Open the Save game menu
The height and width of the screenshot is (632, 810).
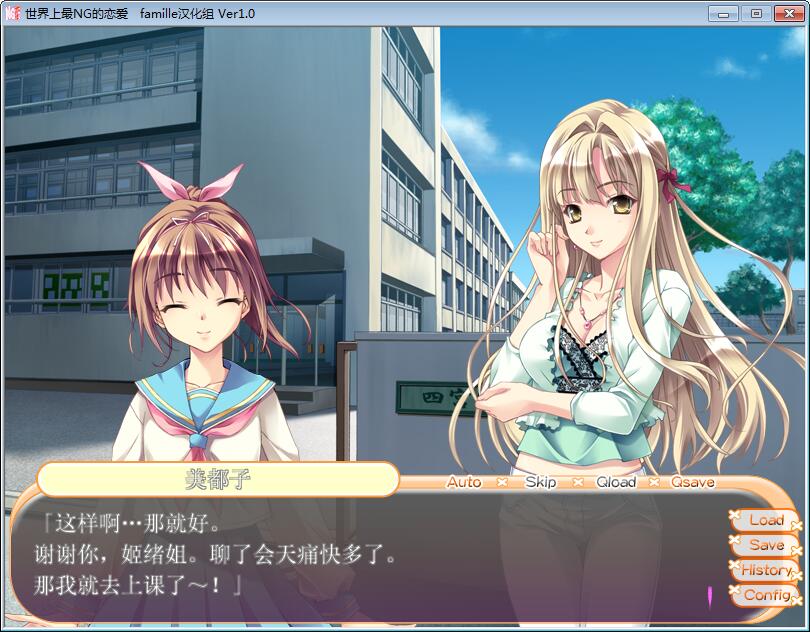[766, 545]
